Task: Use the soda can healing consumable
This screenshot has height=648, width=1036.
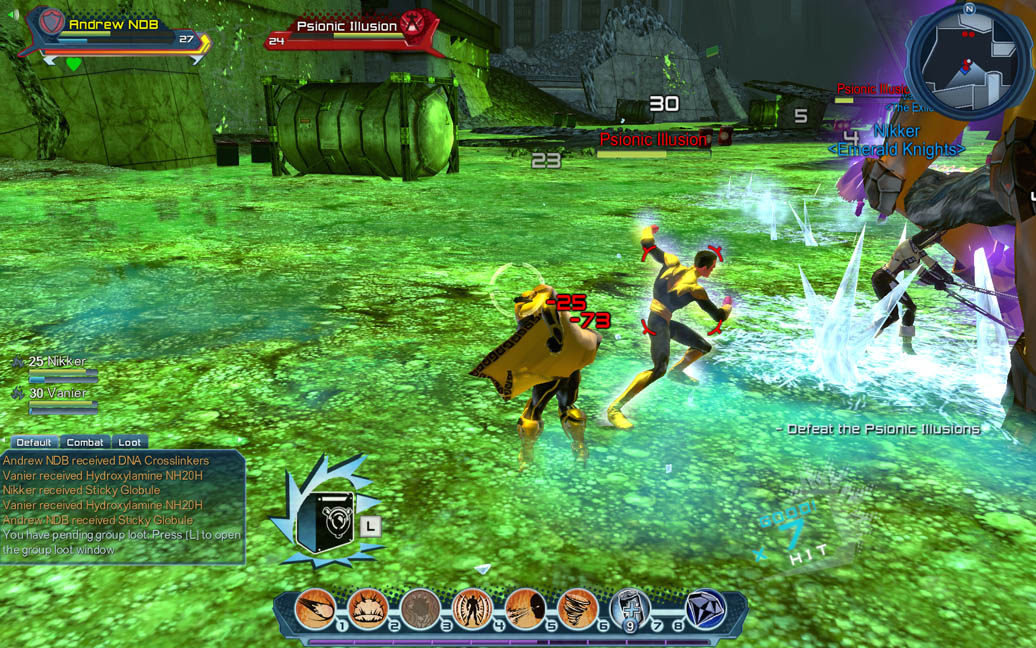Action: [629, 608]
